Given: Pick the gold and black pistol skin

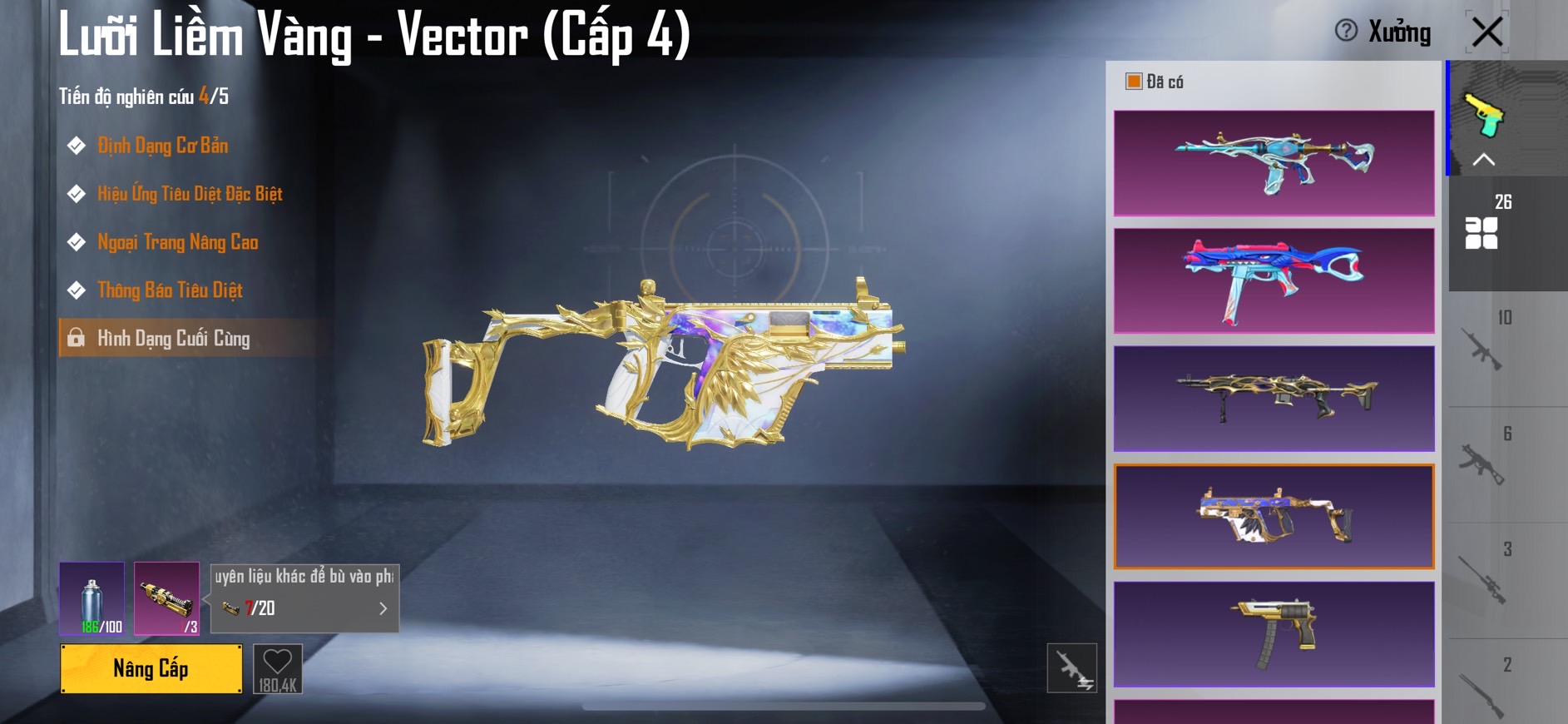Looking at the screenshot, I should point(1274,634).
